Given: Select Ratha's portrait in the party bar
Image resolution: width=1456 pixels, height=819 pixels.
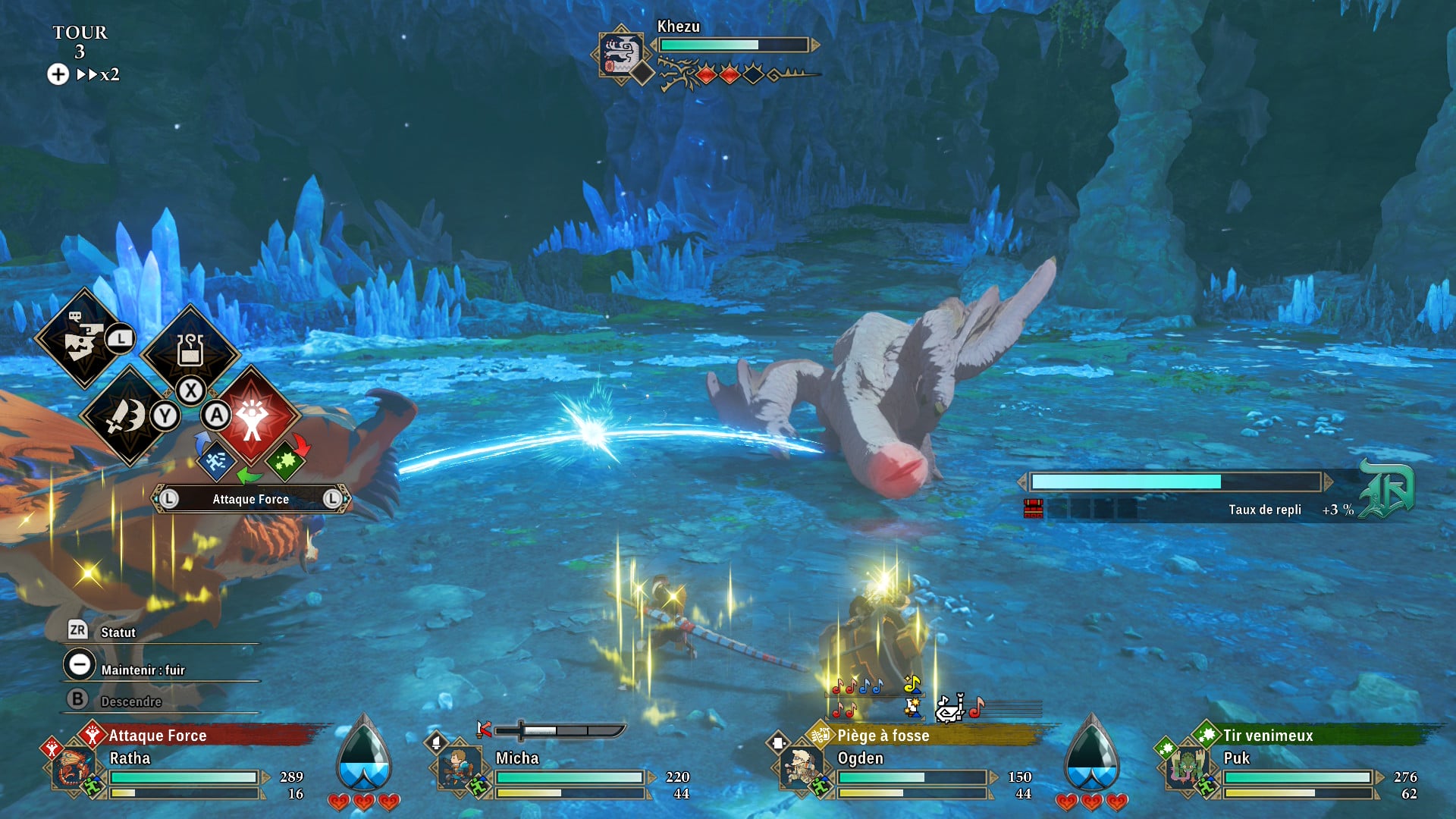Looking at the screenshot, I should (73, 767).
